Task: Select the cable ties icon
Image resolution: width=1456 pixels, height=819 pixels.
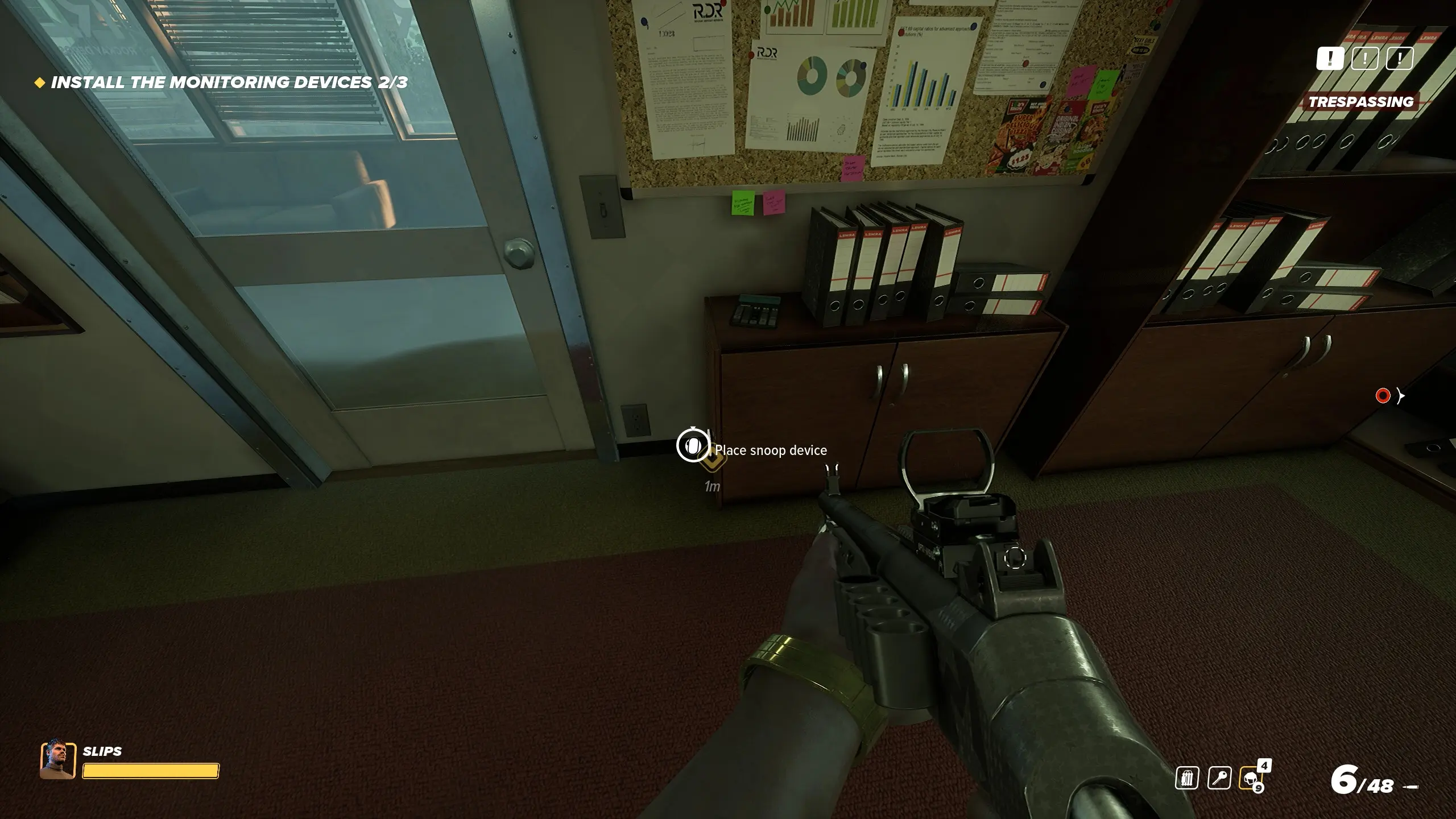Action: (1187, 778)
